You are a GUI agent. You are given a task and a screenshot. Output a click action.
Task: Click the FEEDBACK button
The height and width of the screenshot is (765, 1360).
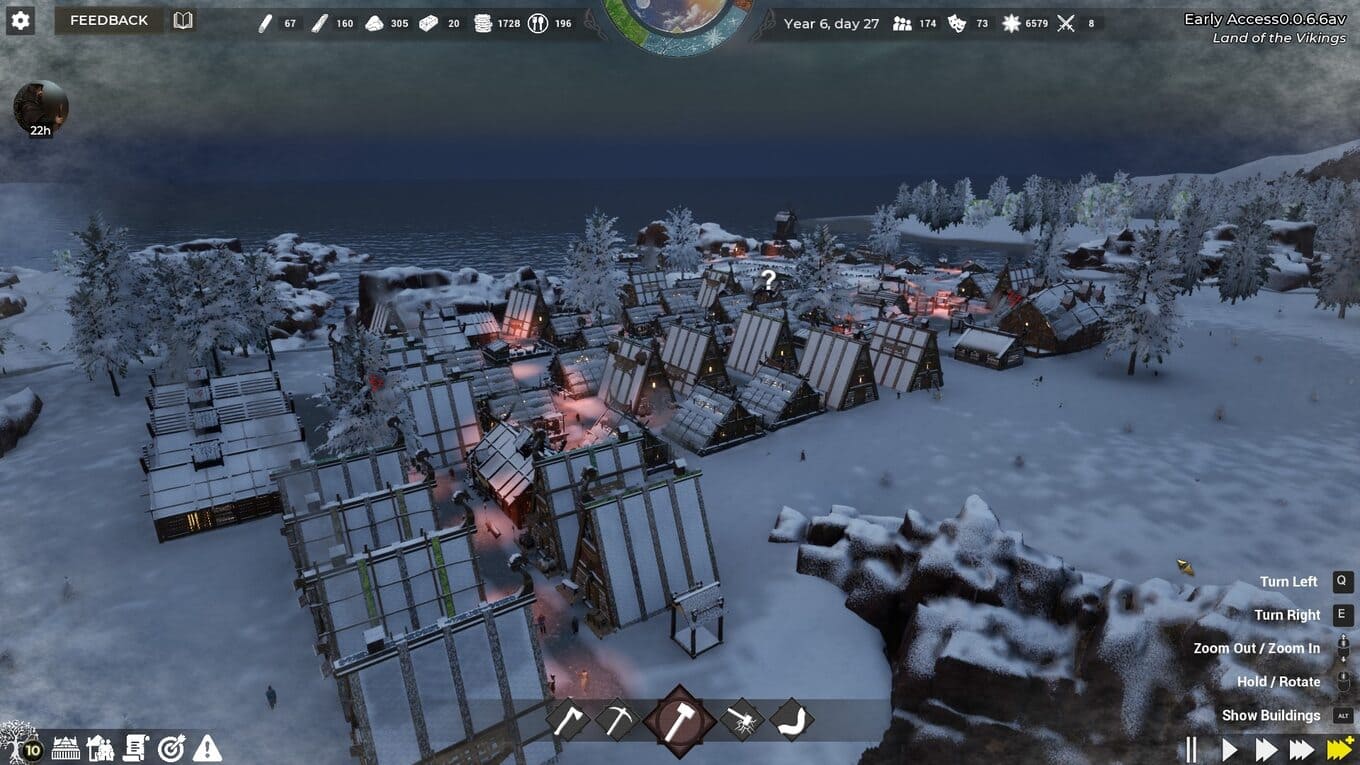tap(109, 20)
